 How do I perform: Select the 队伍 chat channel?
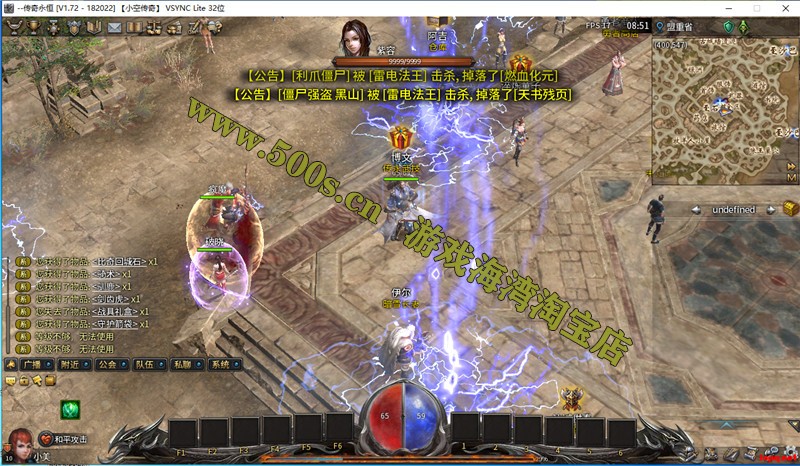coord(145,364)
